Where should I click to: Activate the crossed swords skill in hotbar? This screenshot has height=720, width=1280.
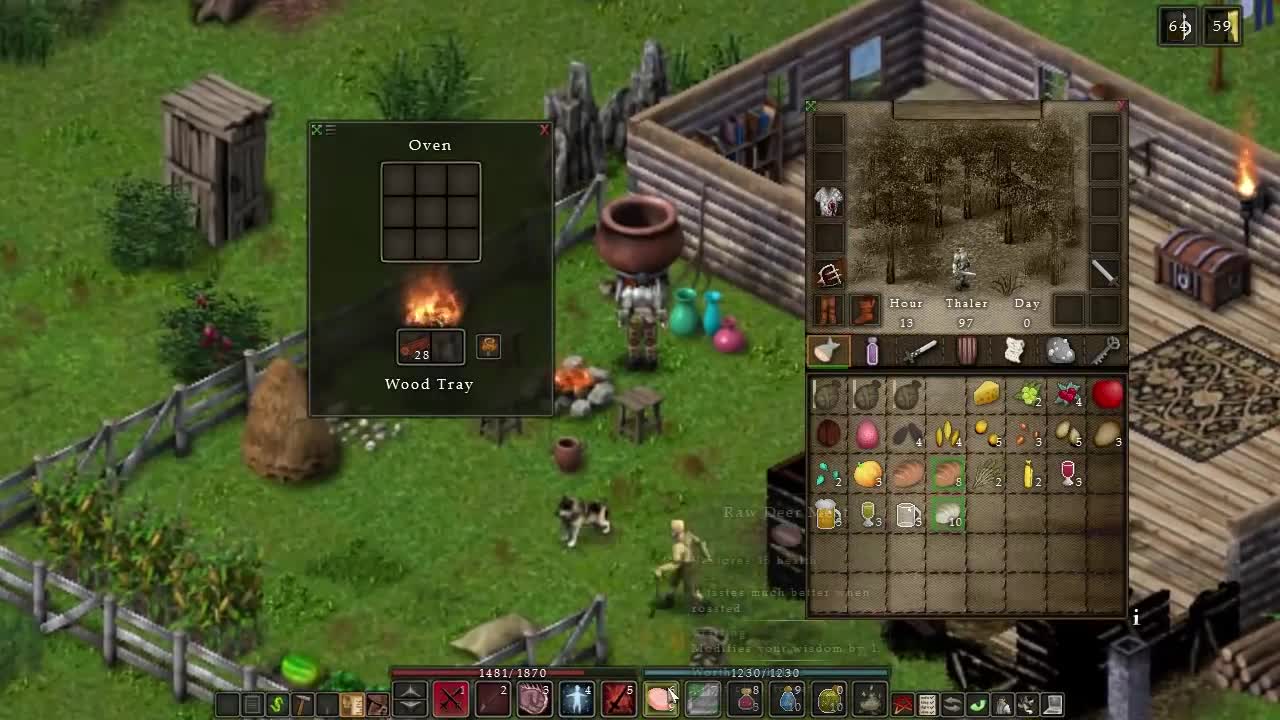(451, 697)
